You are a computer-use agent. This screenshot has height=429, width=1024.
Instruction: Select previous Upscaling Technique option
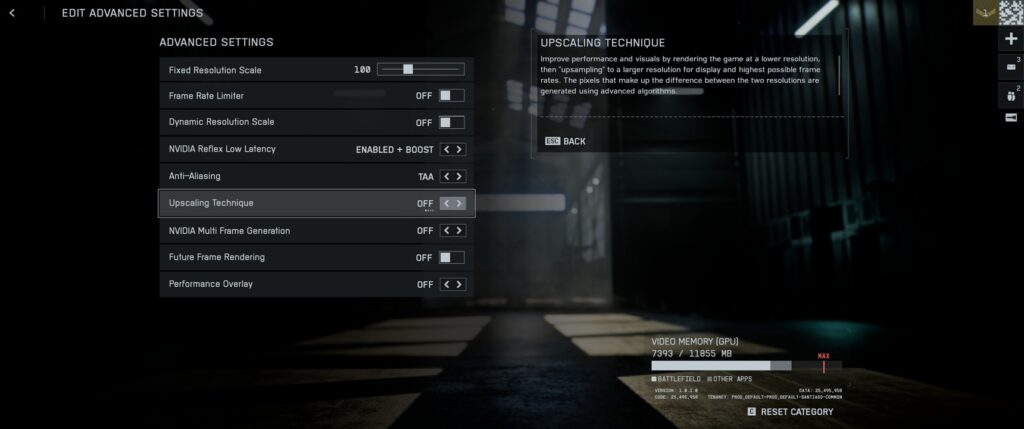(x=446, y=203)
